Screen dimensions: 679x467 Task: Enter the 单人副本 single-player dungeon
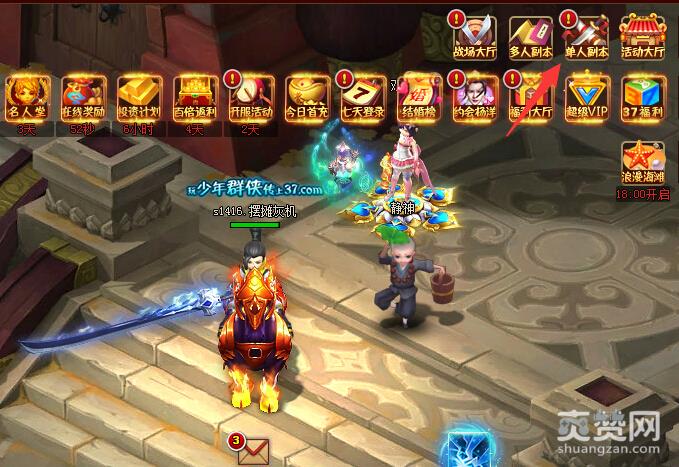pos(586,36)
